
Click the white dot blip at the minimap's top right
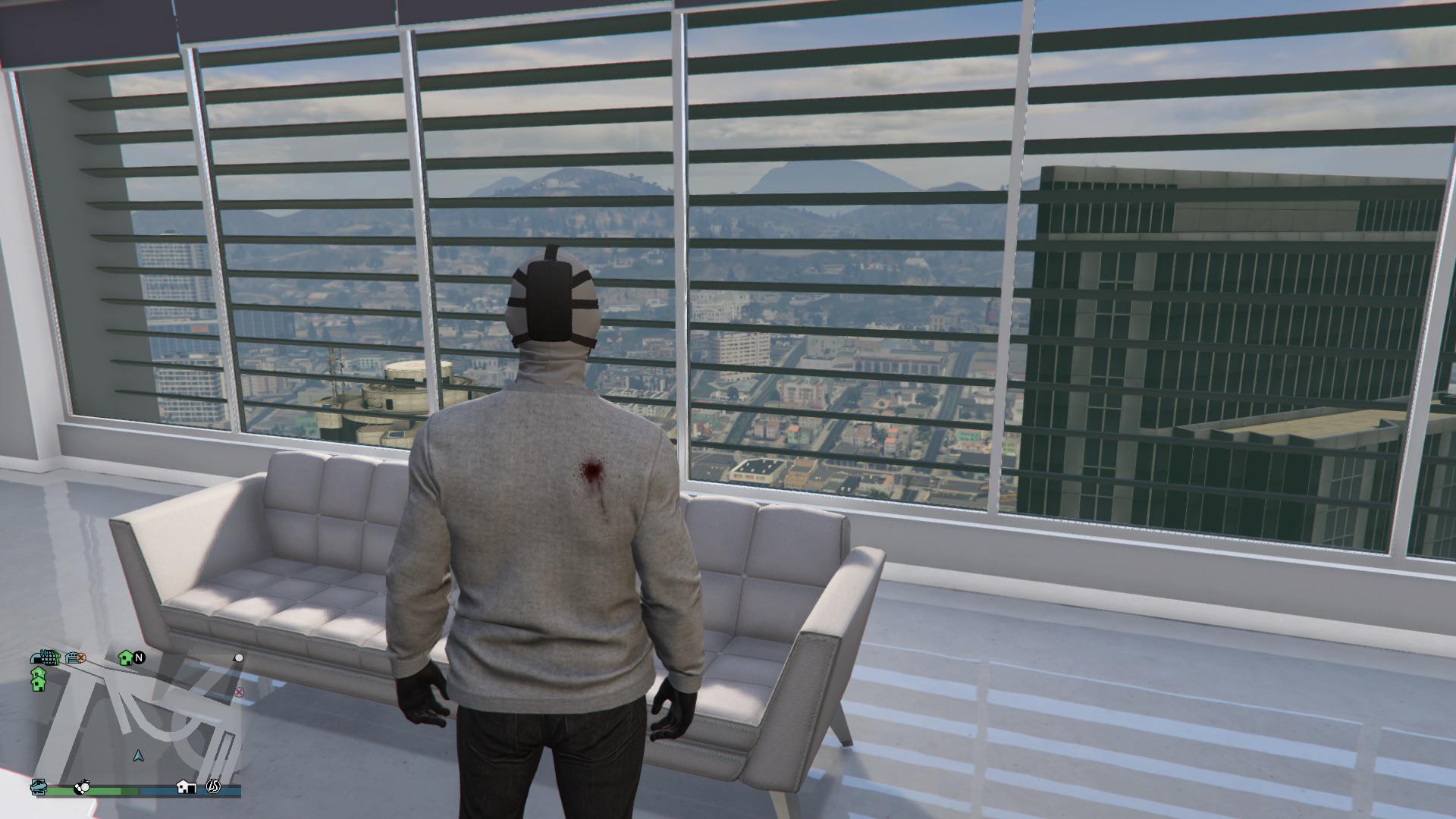[239, 657]
